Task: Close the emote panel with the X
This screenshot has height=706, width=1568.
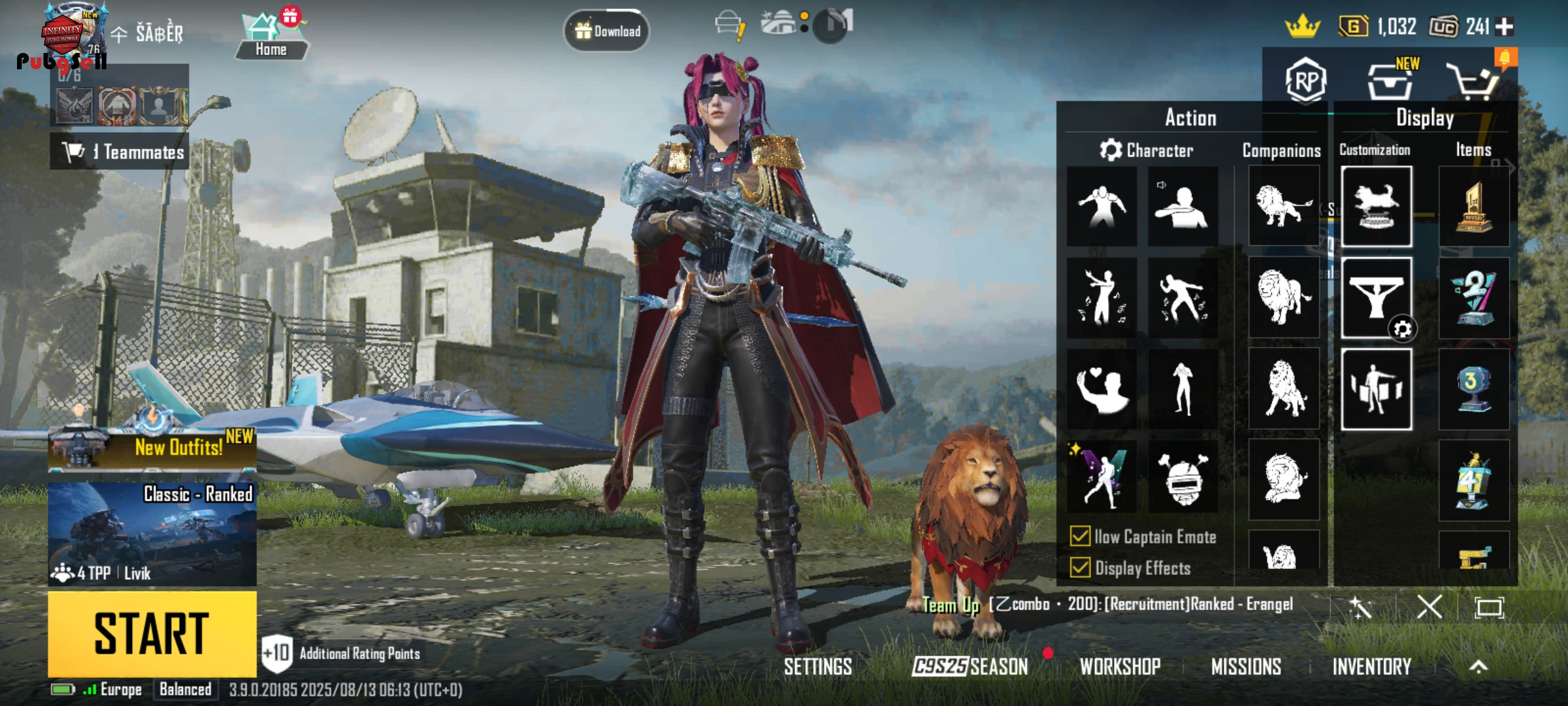Action: tap(1429, 607)
